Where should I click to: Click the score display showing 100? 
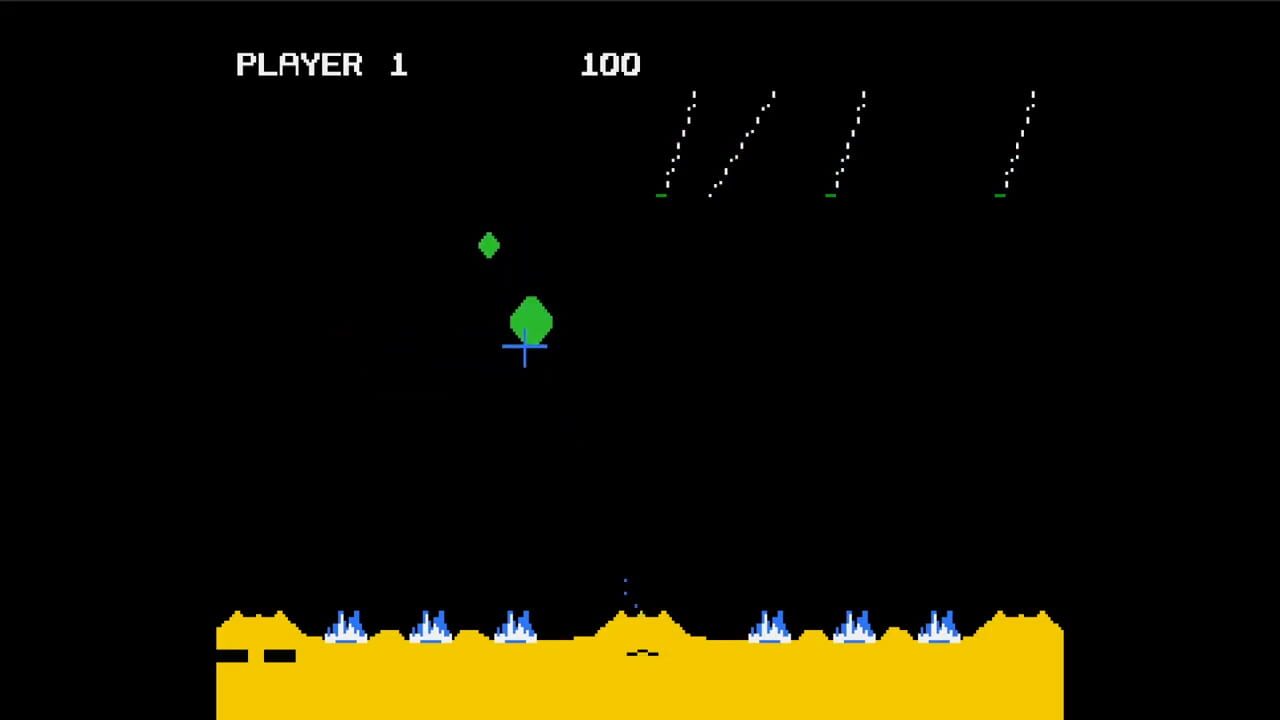(611, 64)
